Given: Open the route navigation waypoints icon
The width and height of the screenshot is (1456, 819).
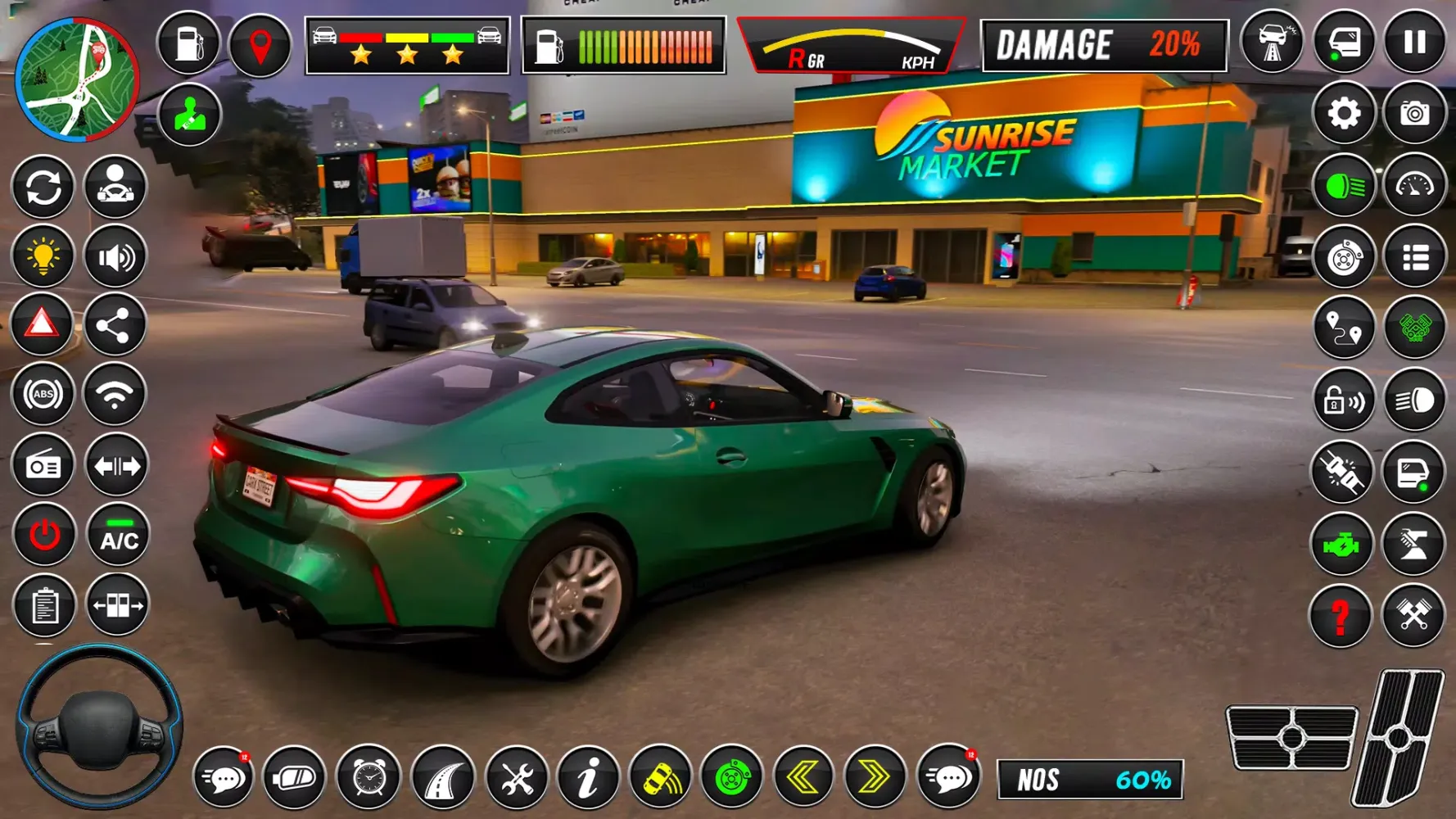Looking at the screenshot, I should pyautogui.click(x=1343, y=327).
